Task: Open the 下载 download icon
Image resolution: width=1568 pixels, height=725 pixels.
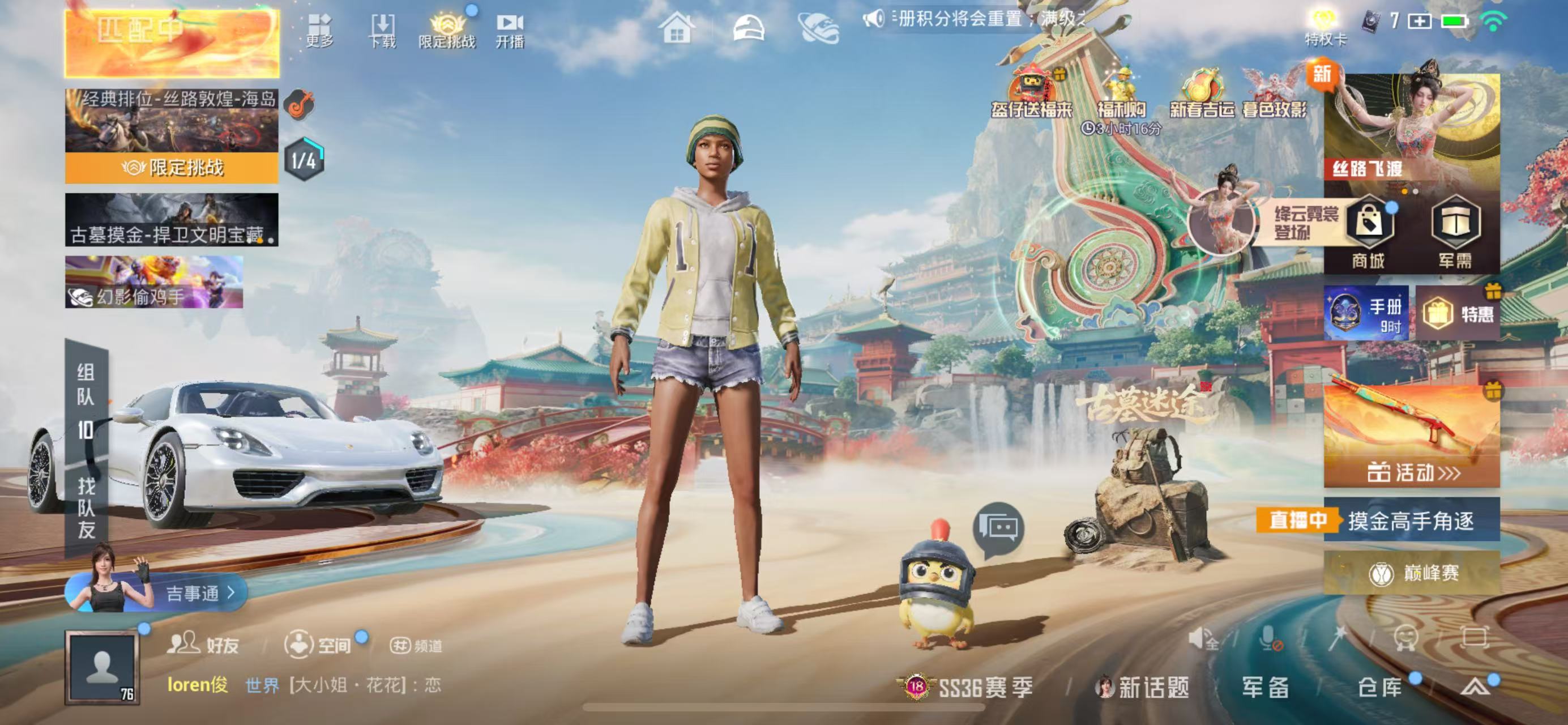Action: (x=382, y=31)
